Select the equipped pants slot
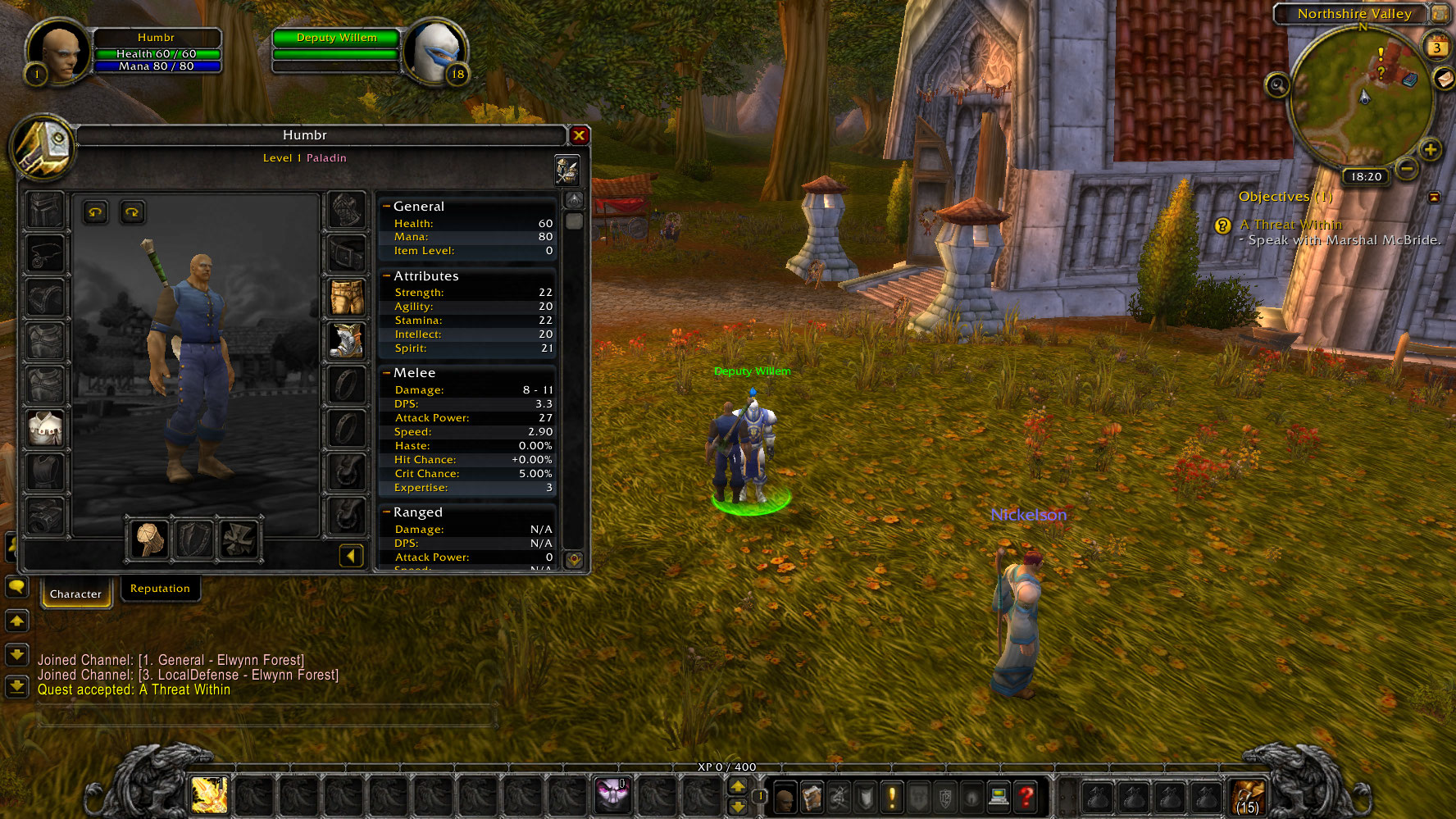 [x=347, y=297]
